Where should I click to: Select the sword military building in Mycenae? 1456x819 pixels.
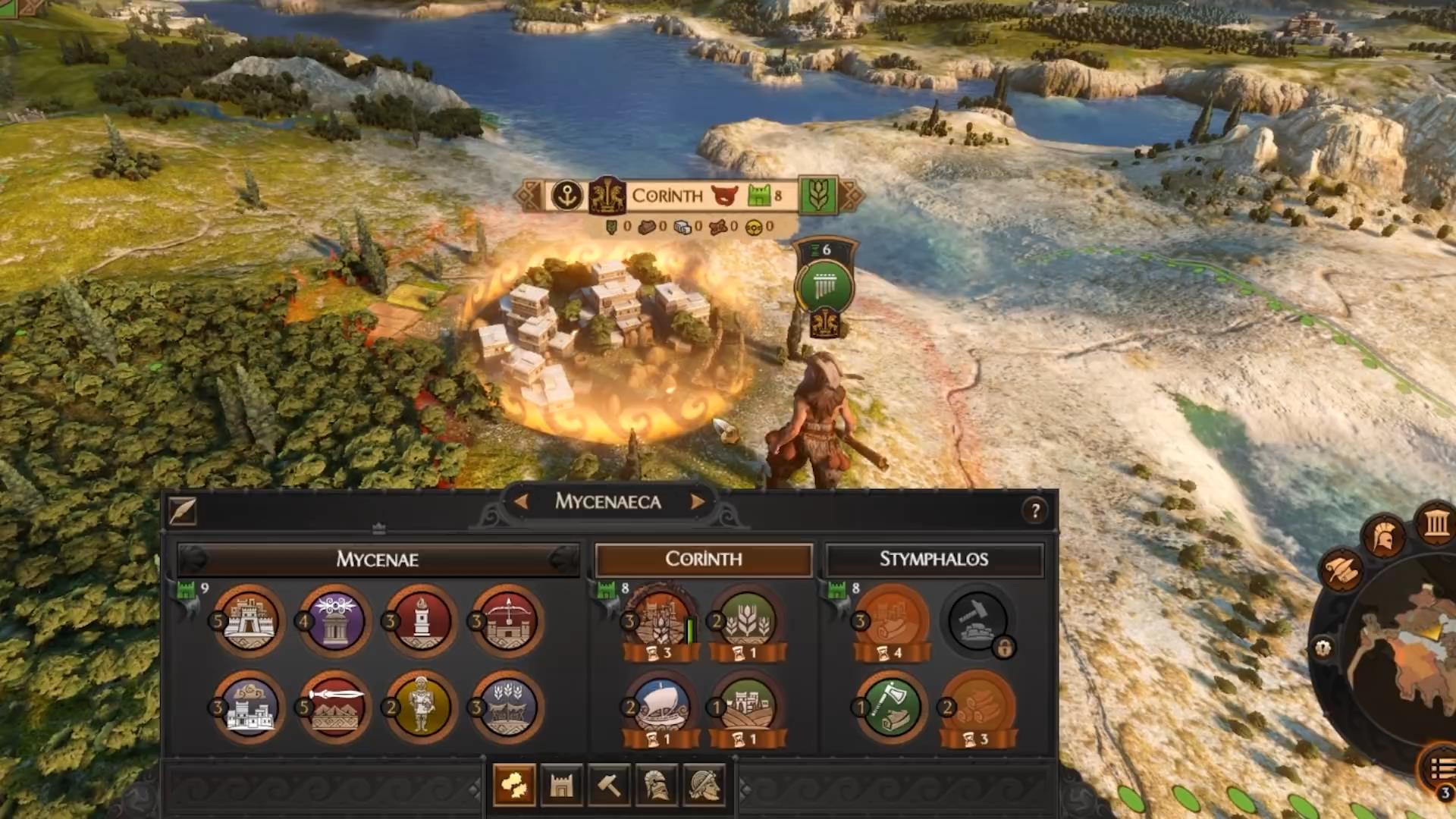[334, 708]
